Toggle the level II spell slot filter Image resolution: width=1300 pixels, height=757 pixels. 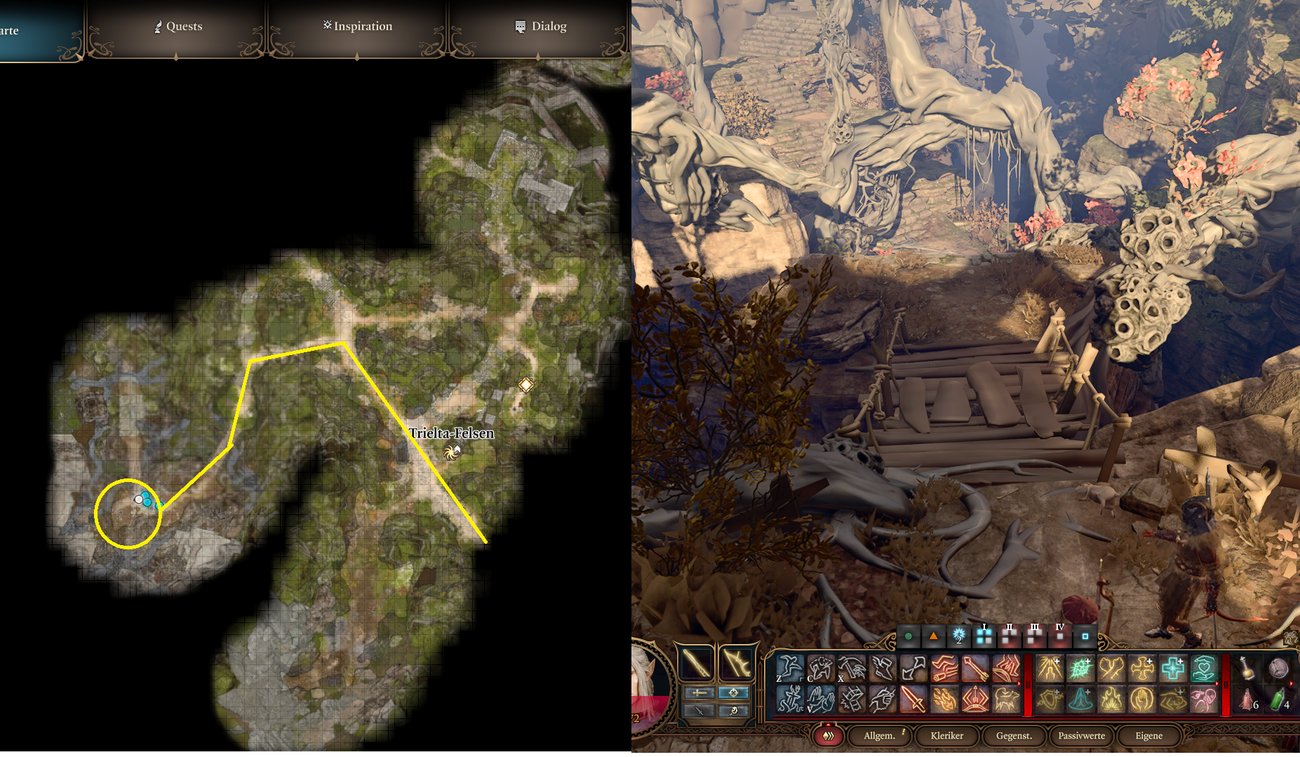pos(1011,634)
